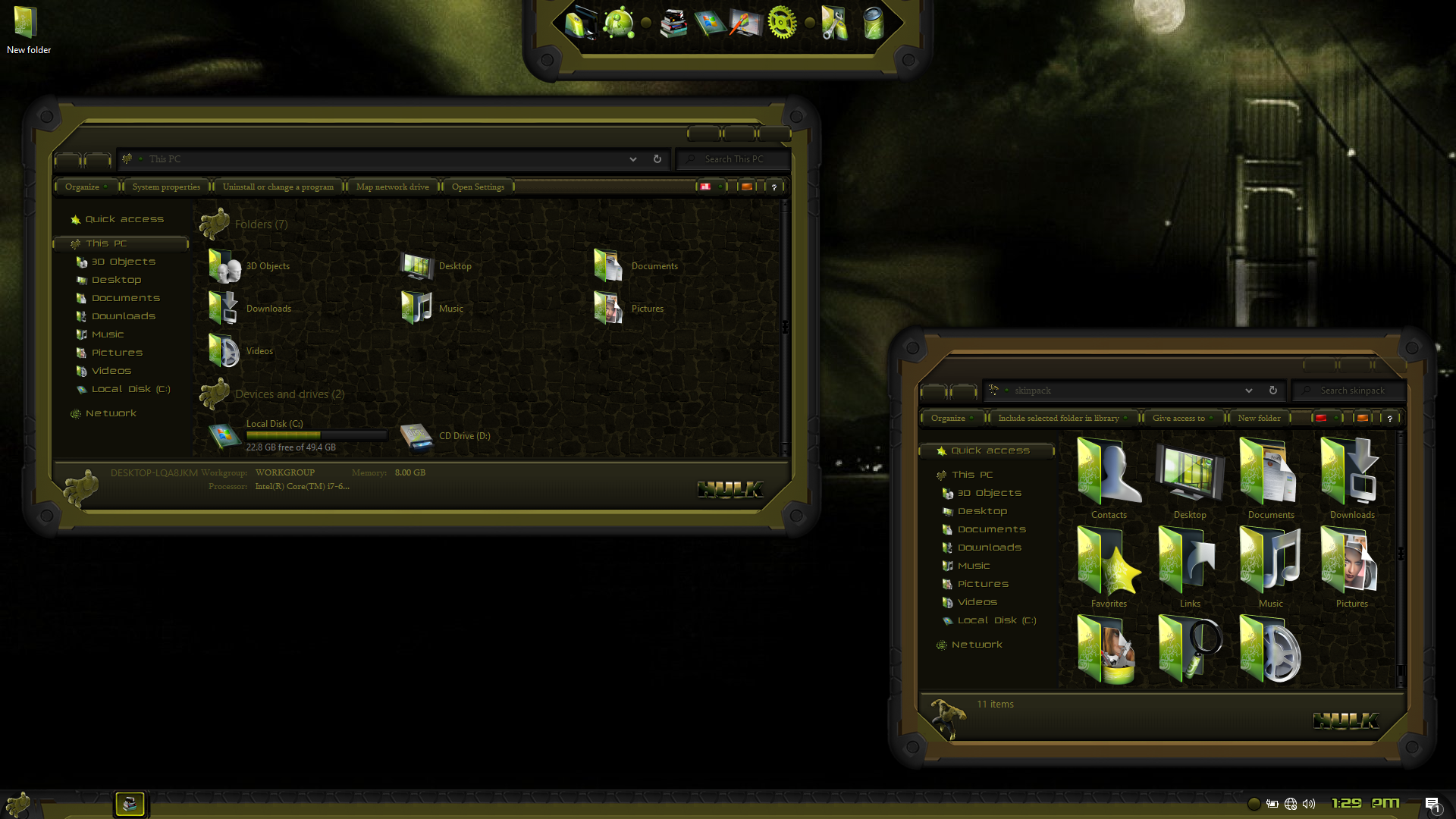Focus the Search skinpack field
1456x819 pixels.
click(x=1352, y=391)
